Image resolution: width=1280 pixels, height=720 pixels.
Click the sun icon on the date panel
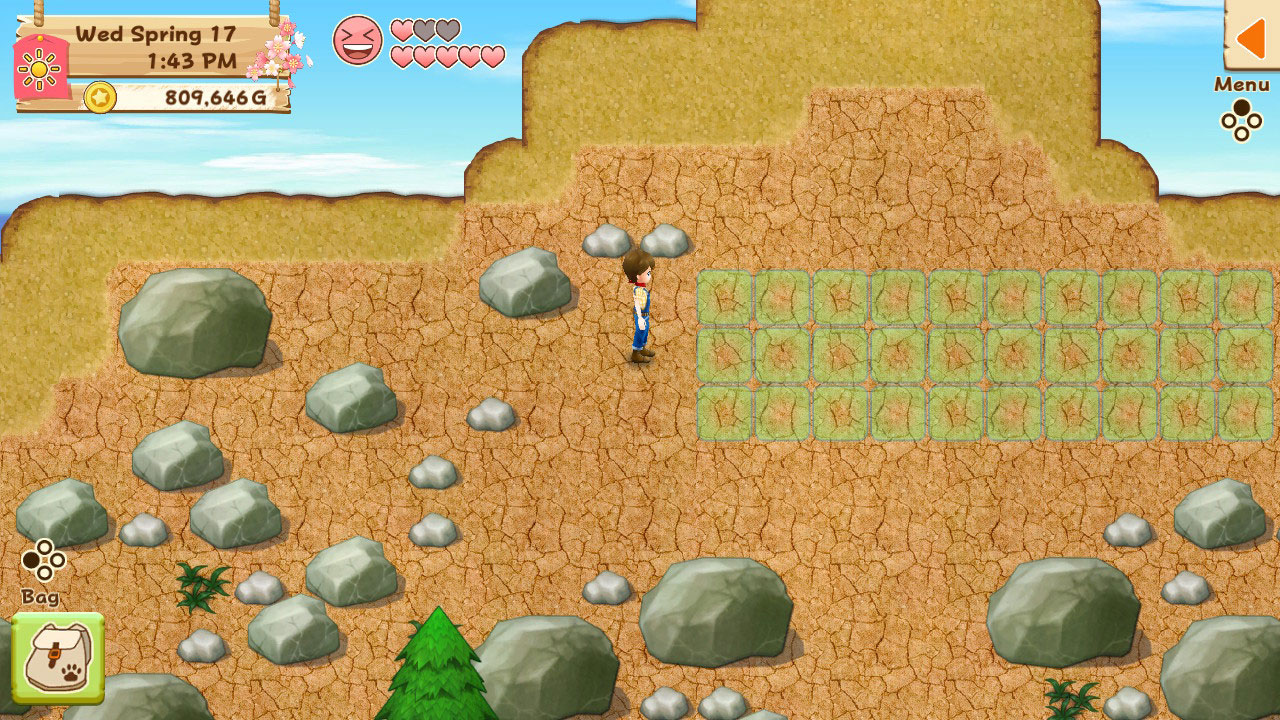click(x=38, y=70)
